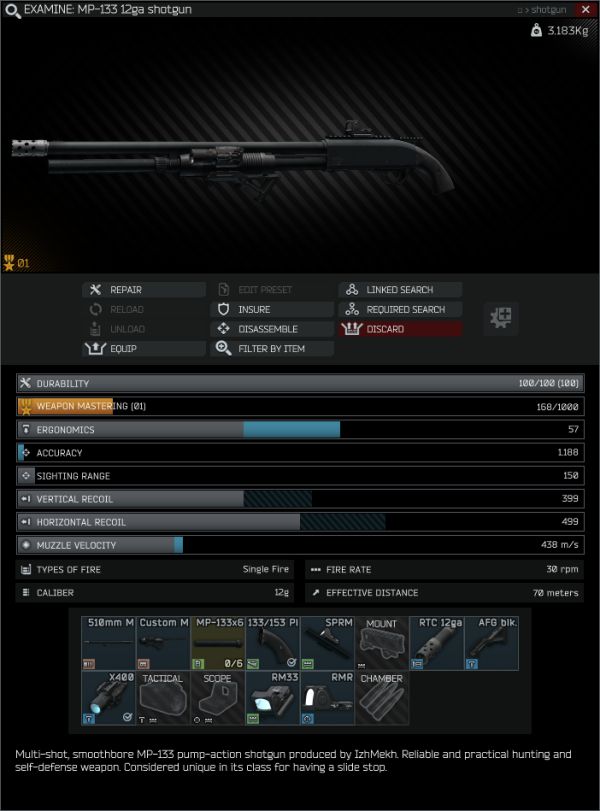Choose Filter by Item
This screenshot has width=600, height=811.
272,349
